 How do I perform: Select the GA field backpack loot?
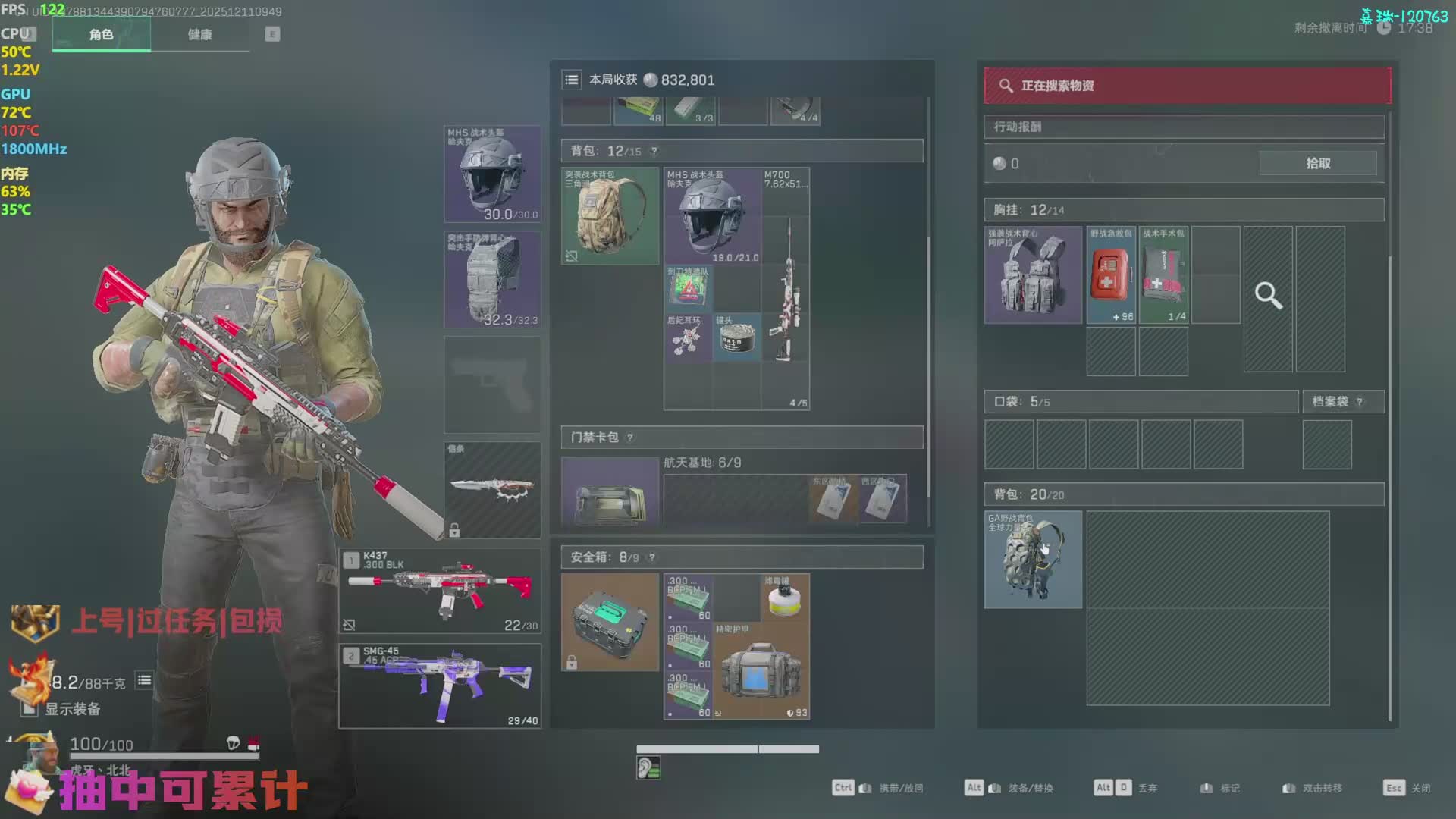(1033, 560)
